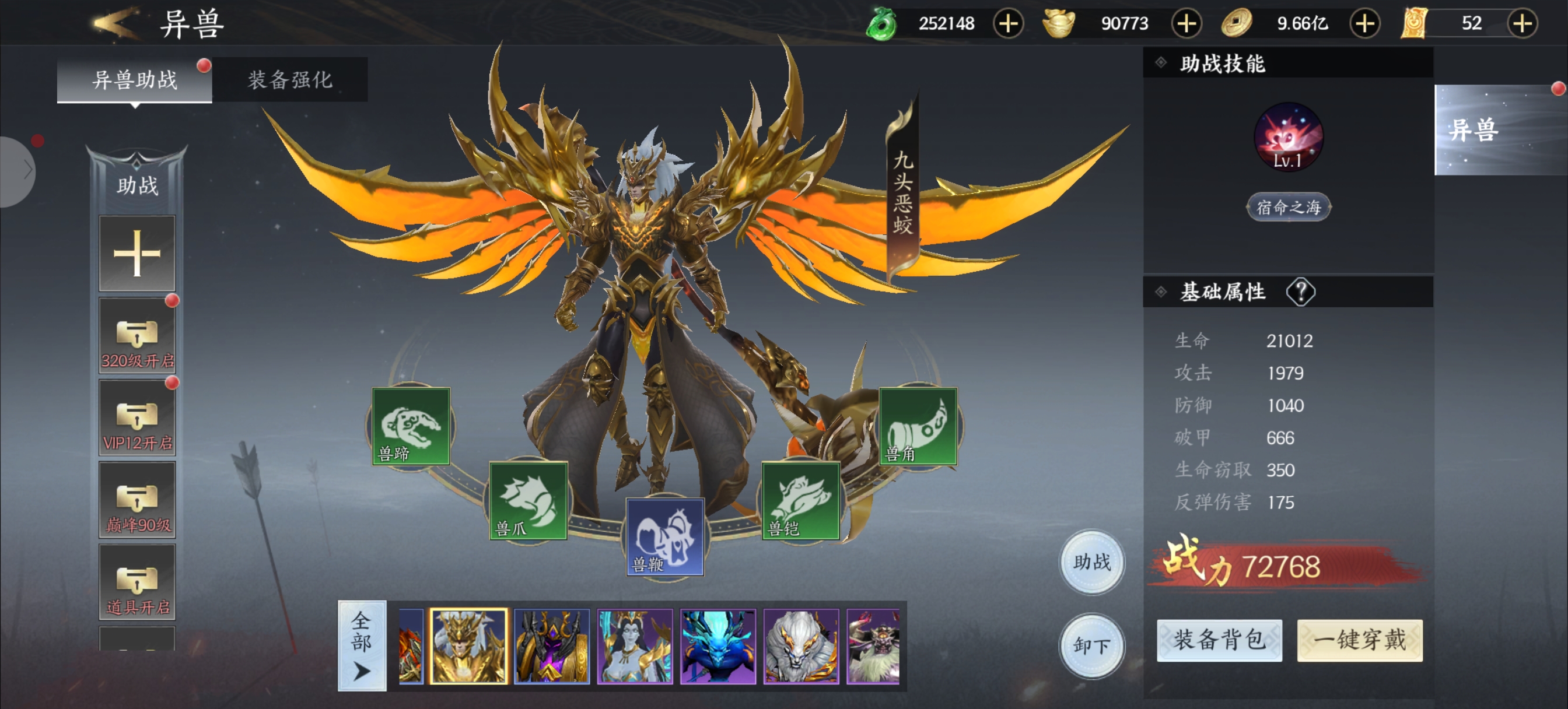
Task: Open the 兽蹄 equipment slot
Action: click(411, 427)
